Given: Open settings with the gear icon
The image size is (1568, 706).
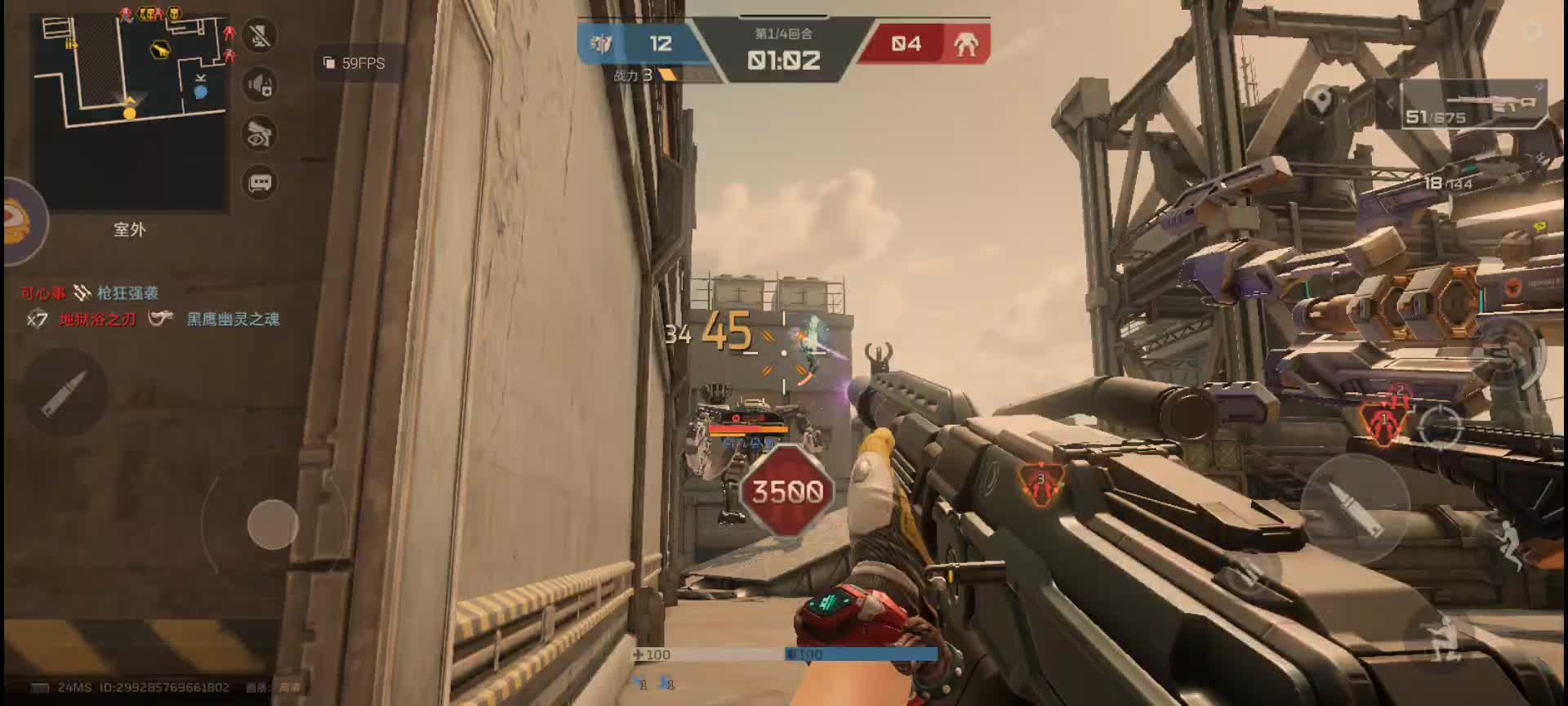Looking at the screenshot, I should [1532, 31].
